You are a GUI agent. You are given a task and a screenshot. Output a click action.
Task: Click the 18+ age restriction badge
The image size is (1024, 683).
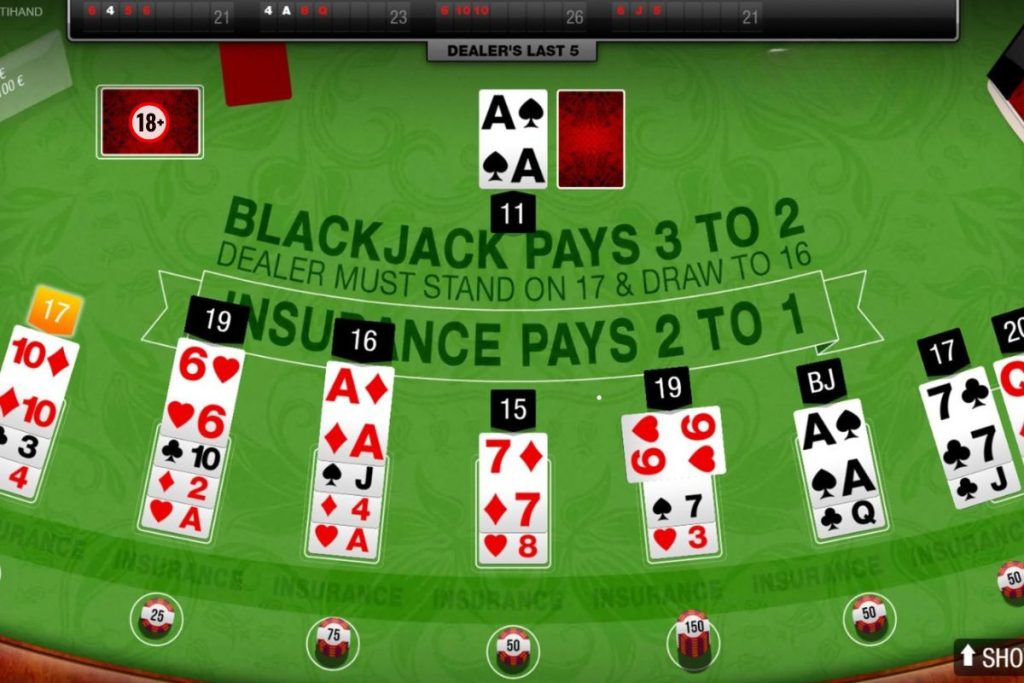point(150,122)
